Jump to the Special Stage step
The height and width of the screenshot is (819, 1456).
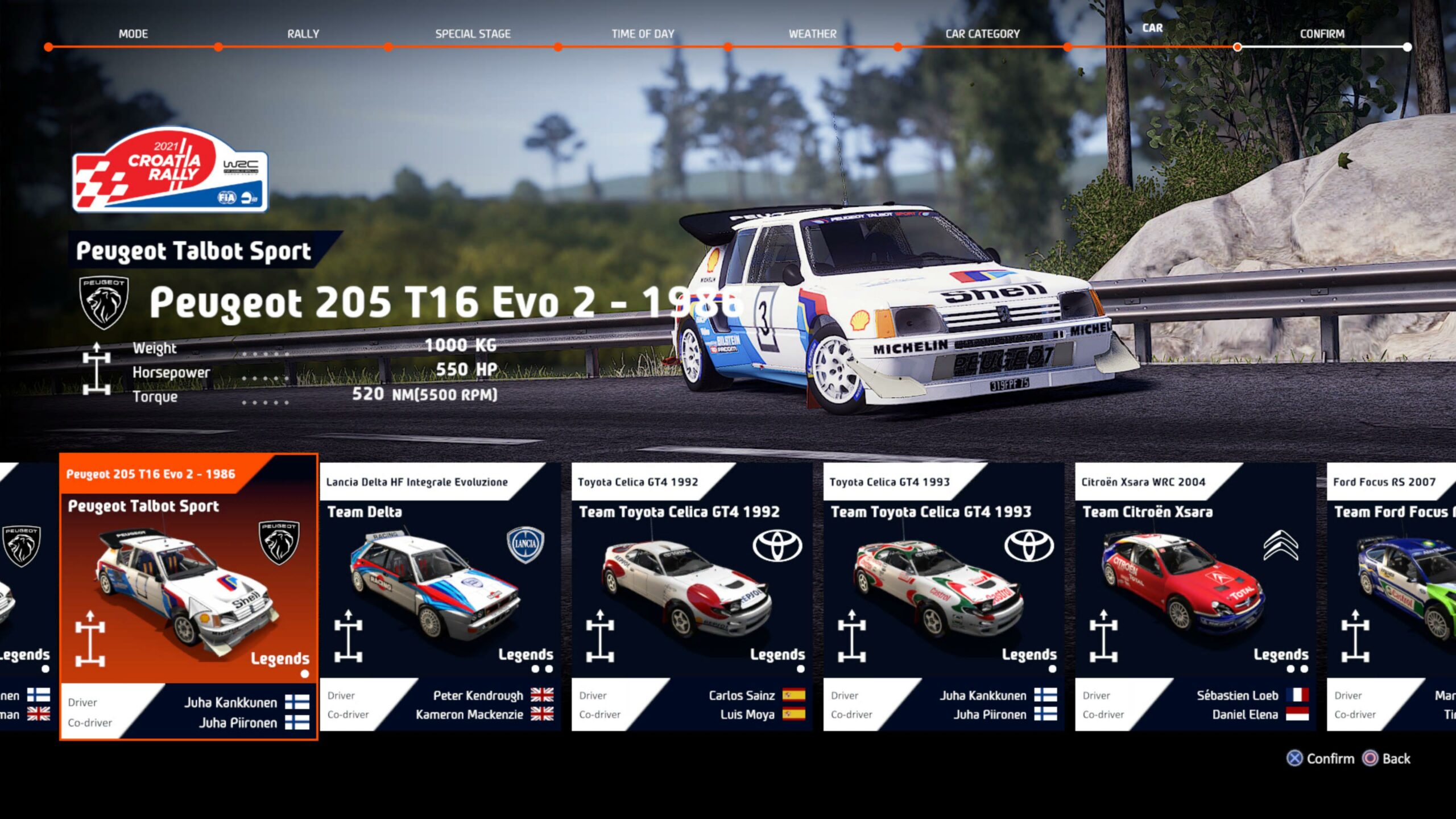(x=473, y=34)
